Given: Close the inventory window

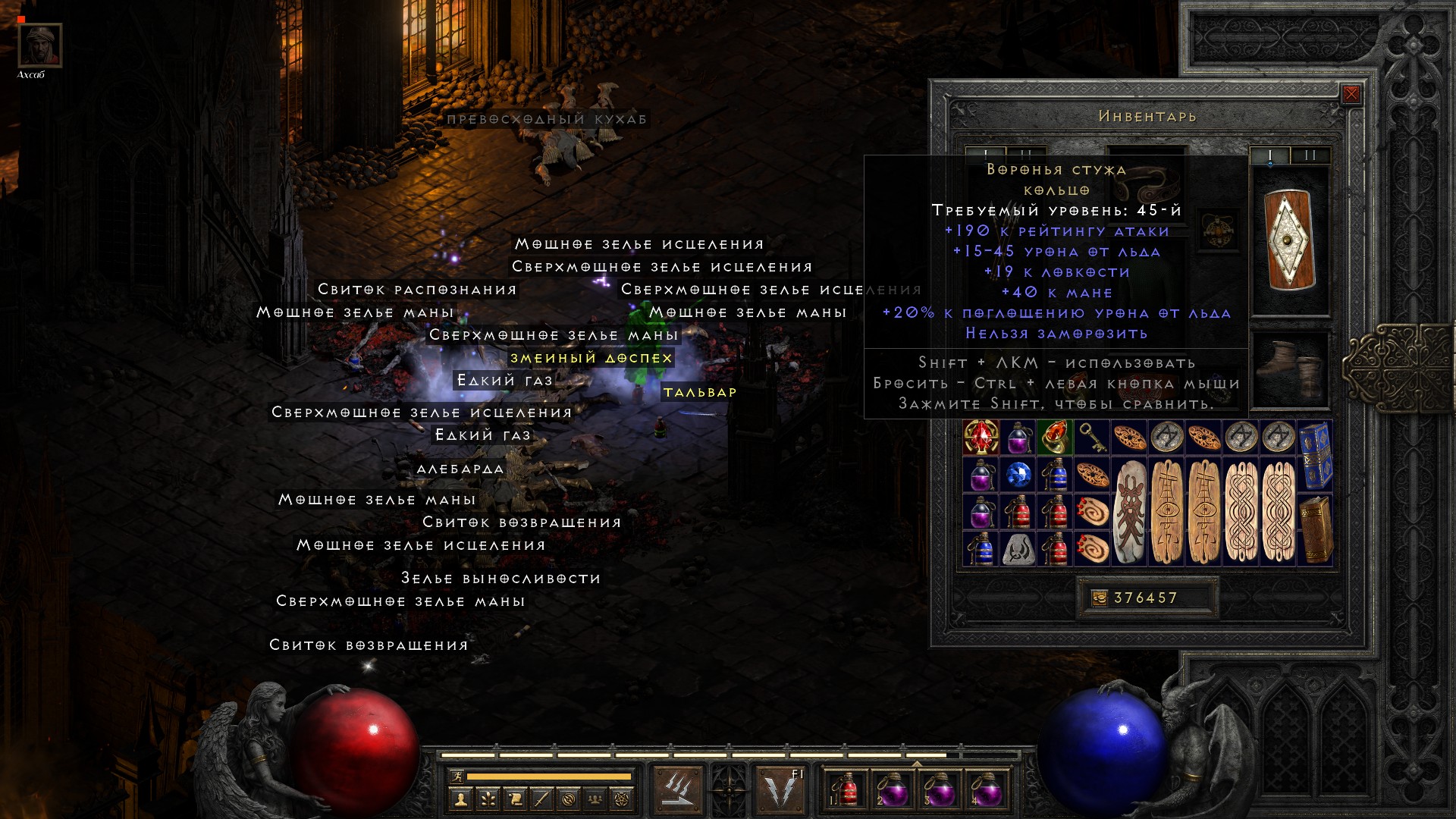Looking at the screenshot, I should click(x=1351, y=94).
